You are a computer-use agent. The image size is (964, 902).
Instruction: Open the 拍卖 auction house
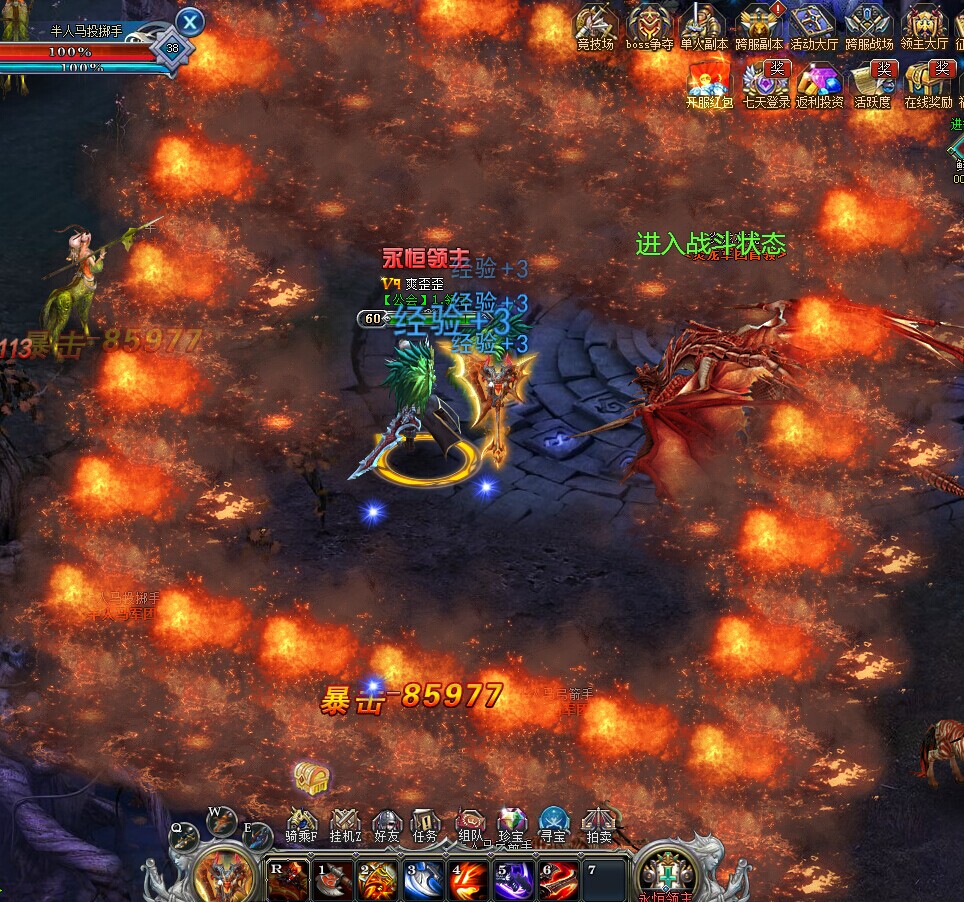click(x=599, y=825)
